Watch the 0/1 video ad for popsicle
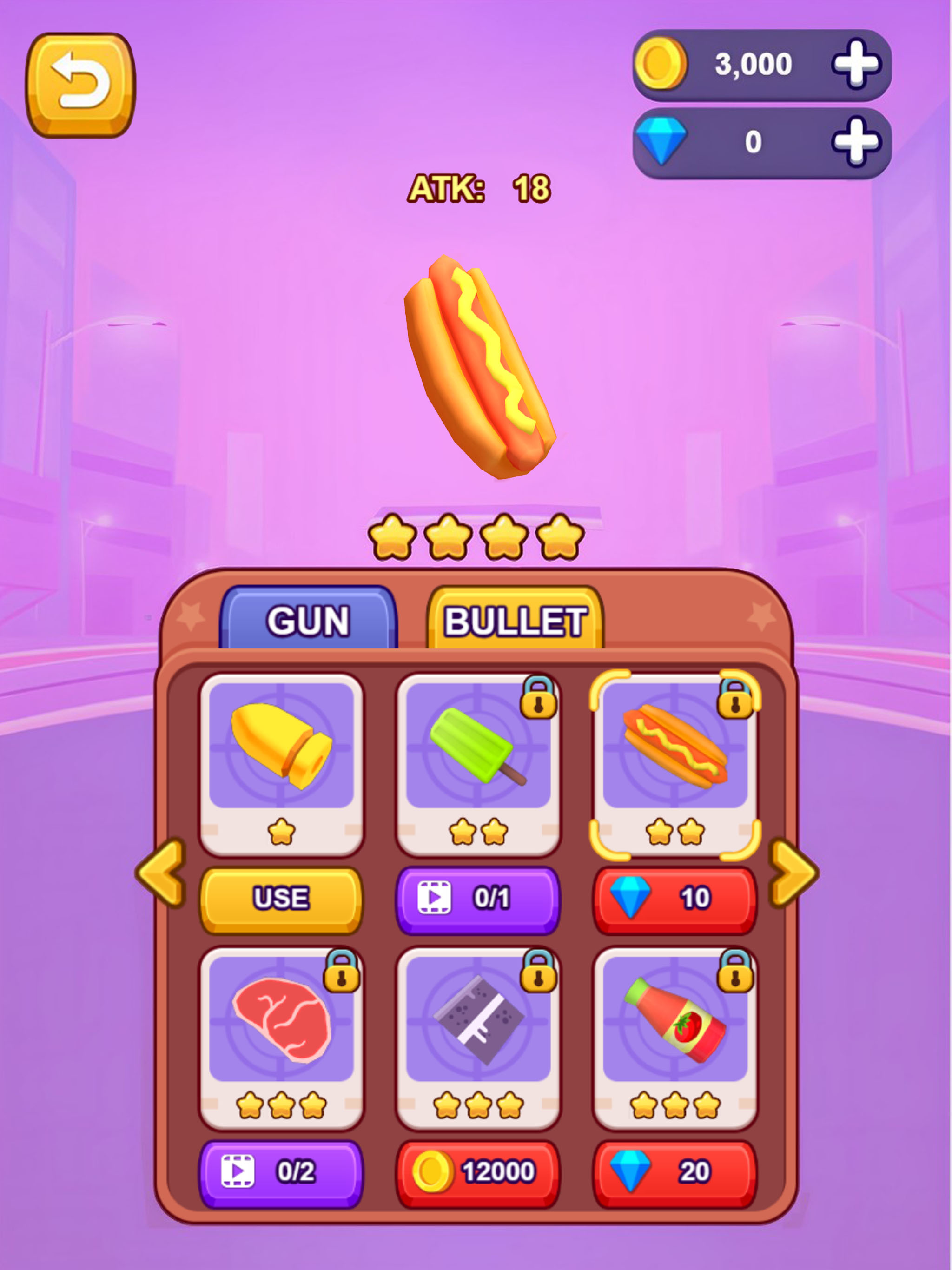This screenshot has width=952, height=1270. point(478,899)
